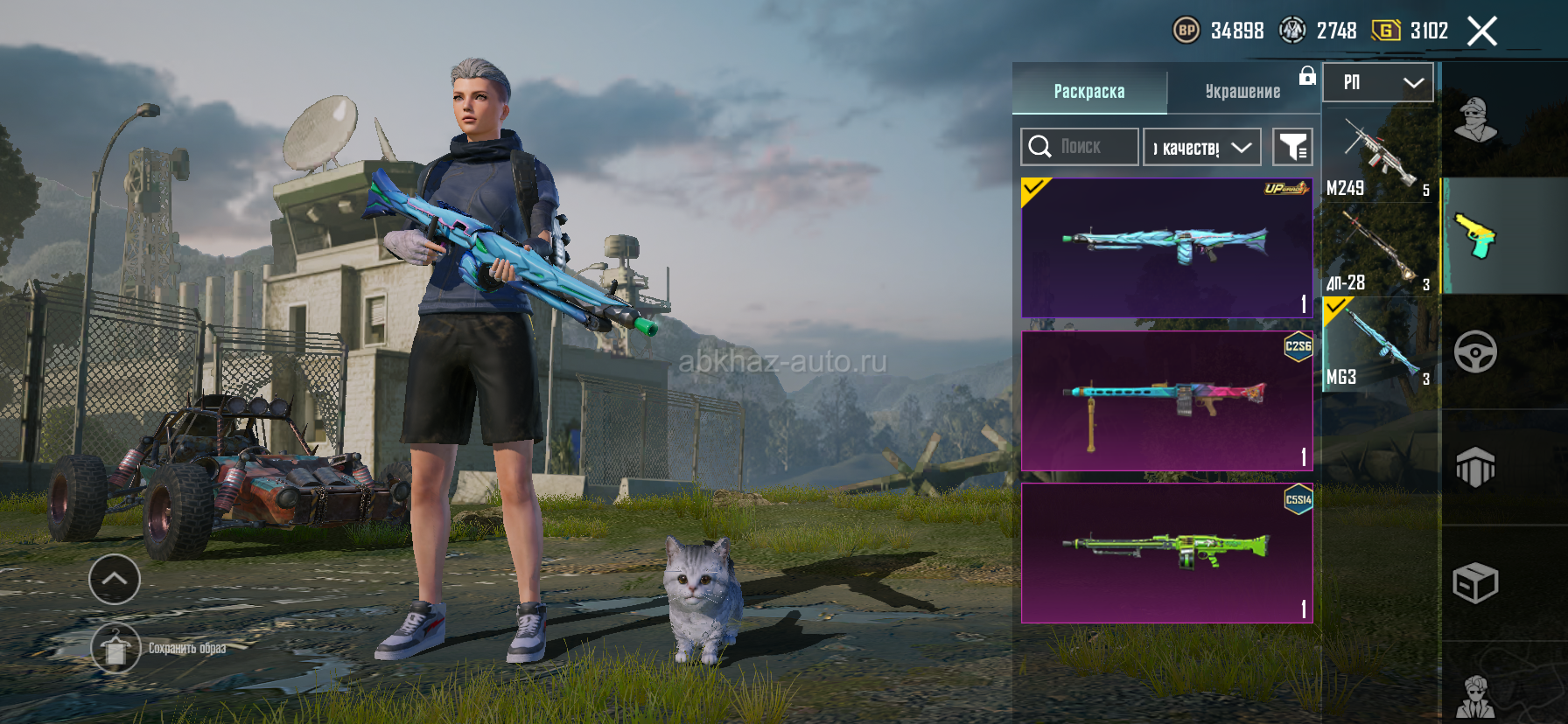Switch to the Раскраска tab

tap(1088, 91)
